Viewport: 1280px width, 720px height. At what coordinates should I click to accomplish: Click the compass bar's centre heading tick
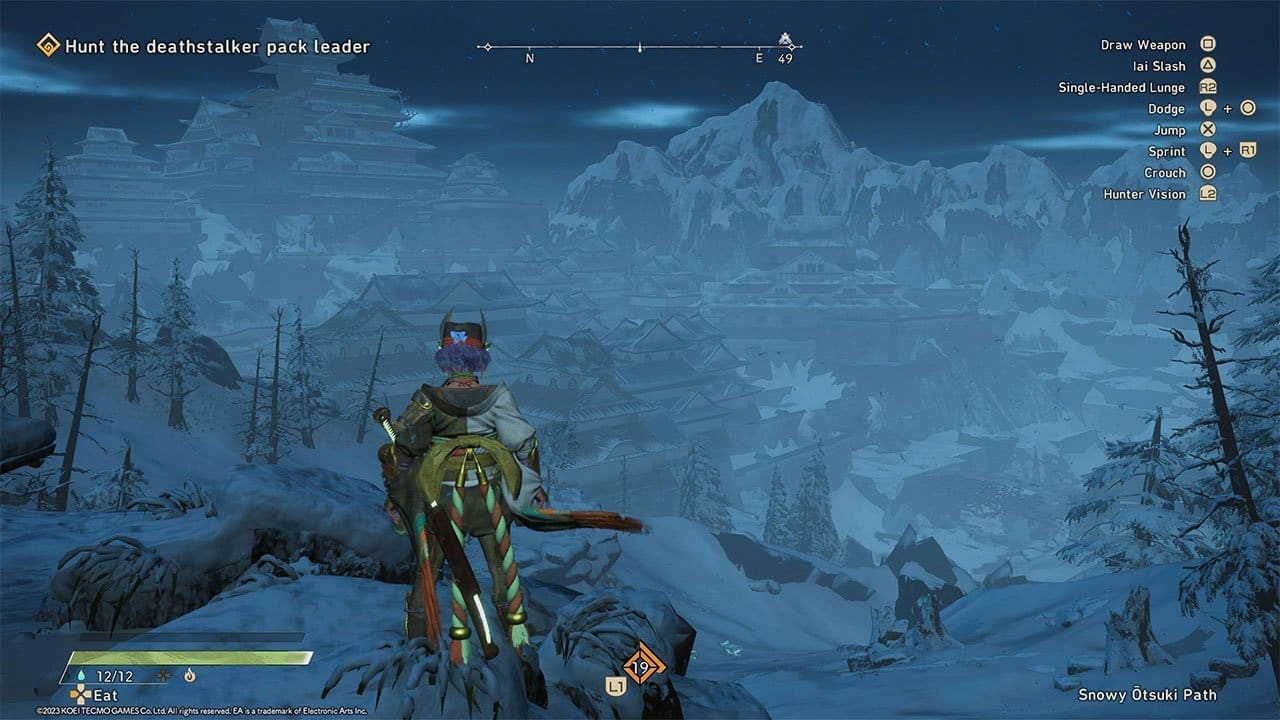click(640, 47)
